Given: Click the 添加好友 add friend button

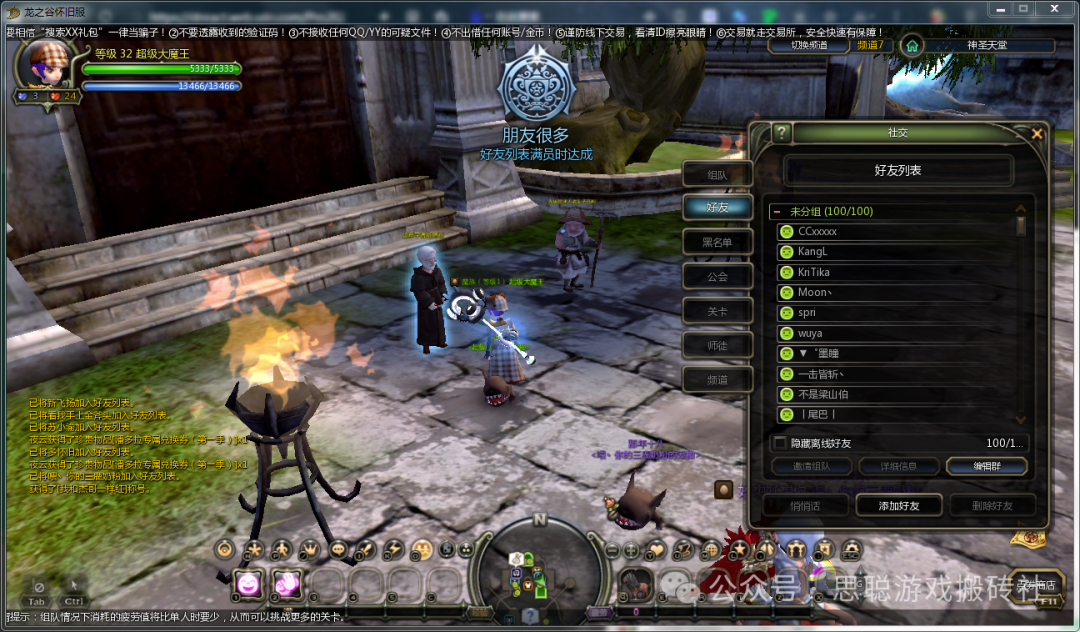Looking at the screenshot, I should click(x=899, y=506).
